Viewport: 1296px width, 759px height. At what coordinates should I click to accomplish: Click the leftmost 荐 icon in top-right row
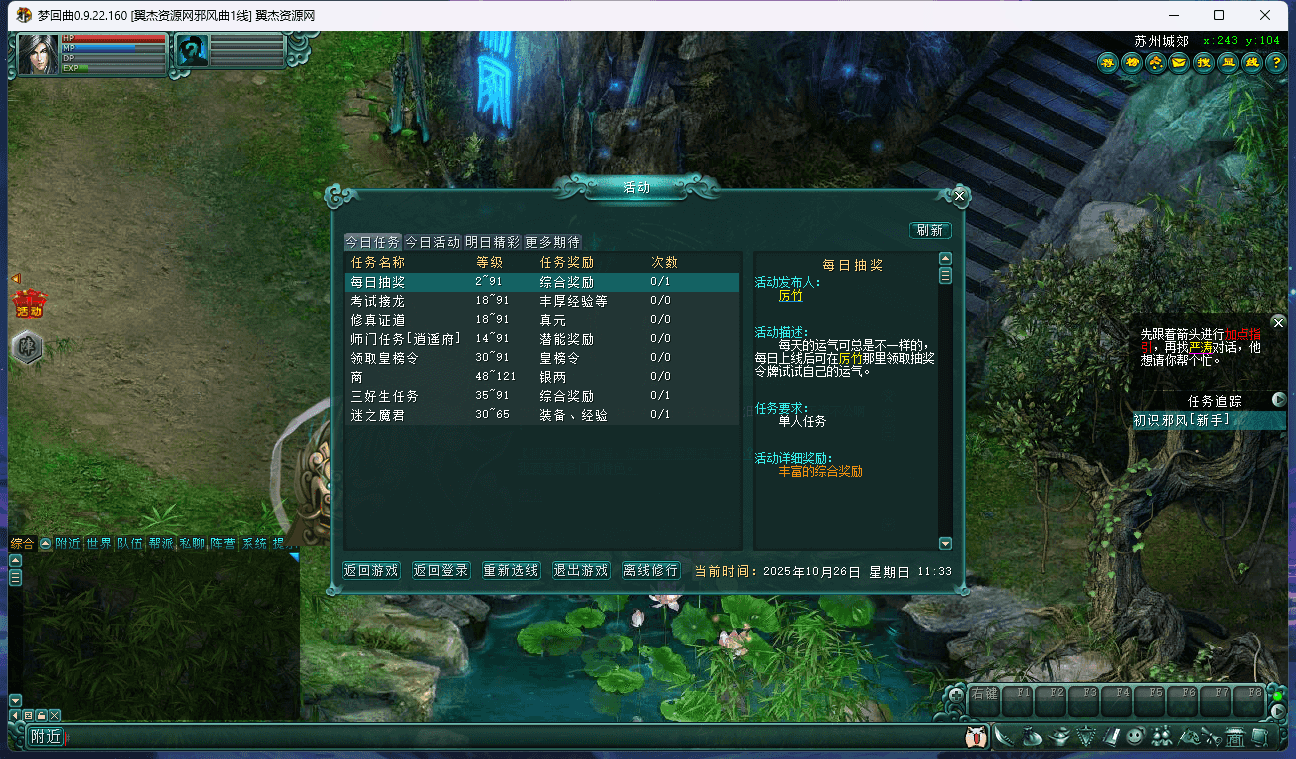tap(1107, 62)
